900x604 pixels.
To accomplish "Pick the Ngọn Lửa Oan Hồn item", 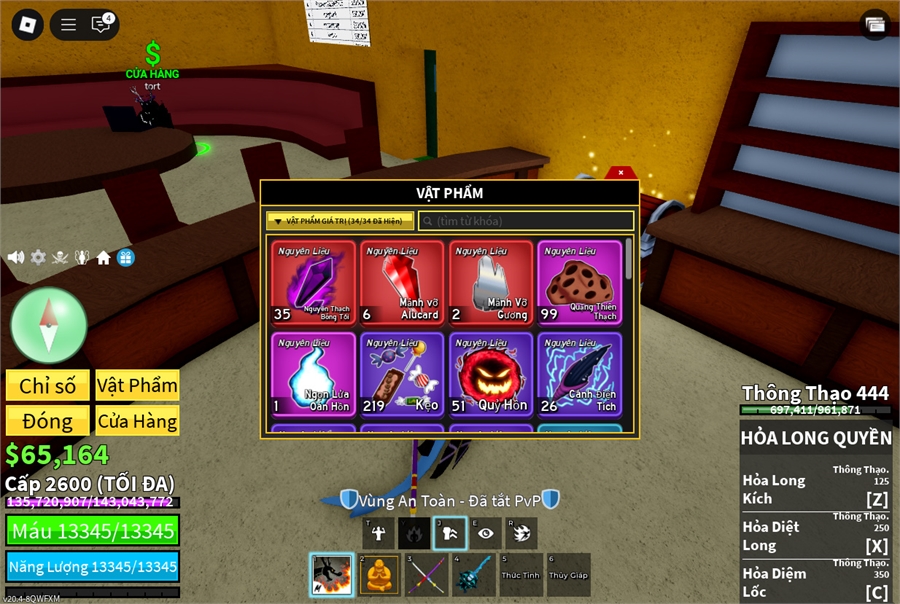I will 313,374.
